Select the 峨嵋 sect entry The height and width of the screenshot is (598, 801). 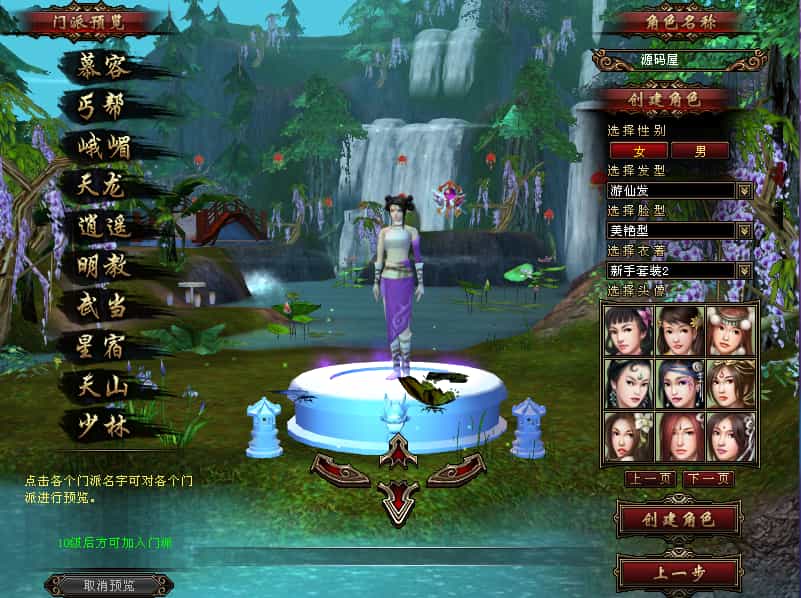pyautogui.click(x=104, y=146)
